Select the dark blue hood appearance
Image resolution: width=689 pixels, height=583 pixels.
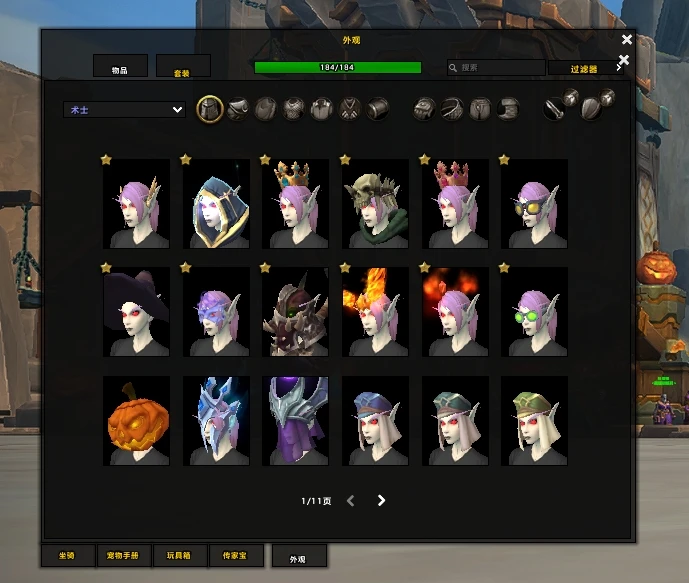215,204
